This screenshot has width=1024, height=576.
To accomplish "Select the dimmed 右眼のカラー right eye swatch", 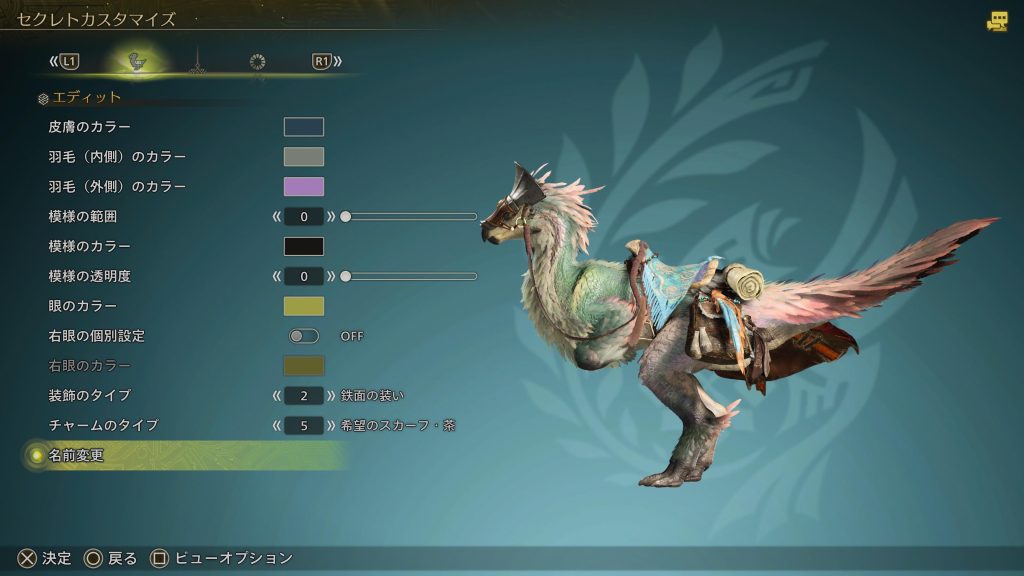I will point(303,366).
